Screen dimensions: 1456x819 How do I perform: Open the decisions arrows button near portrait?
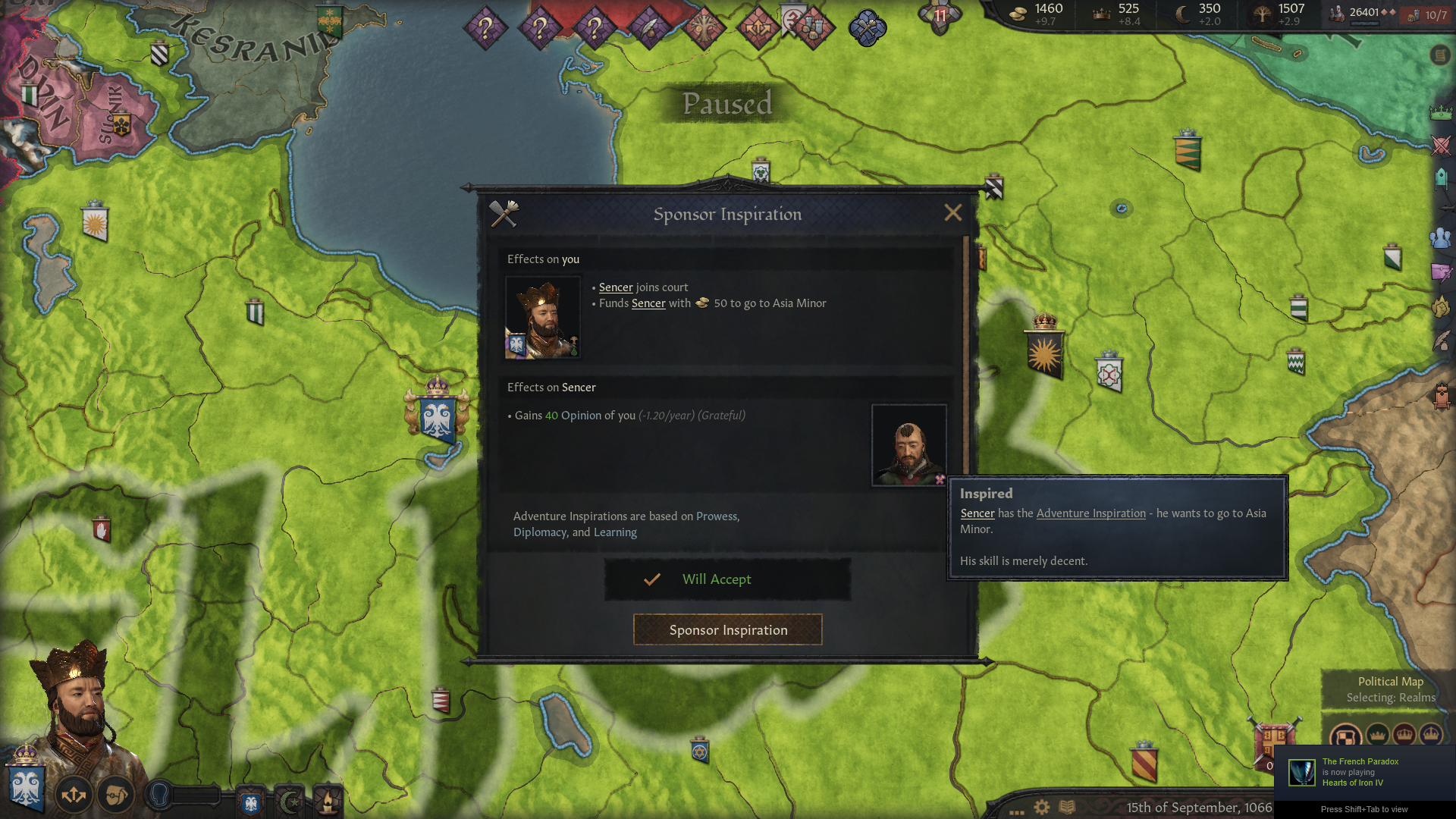coord(74,795)
